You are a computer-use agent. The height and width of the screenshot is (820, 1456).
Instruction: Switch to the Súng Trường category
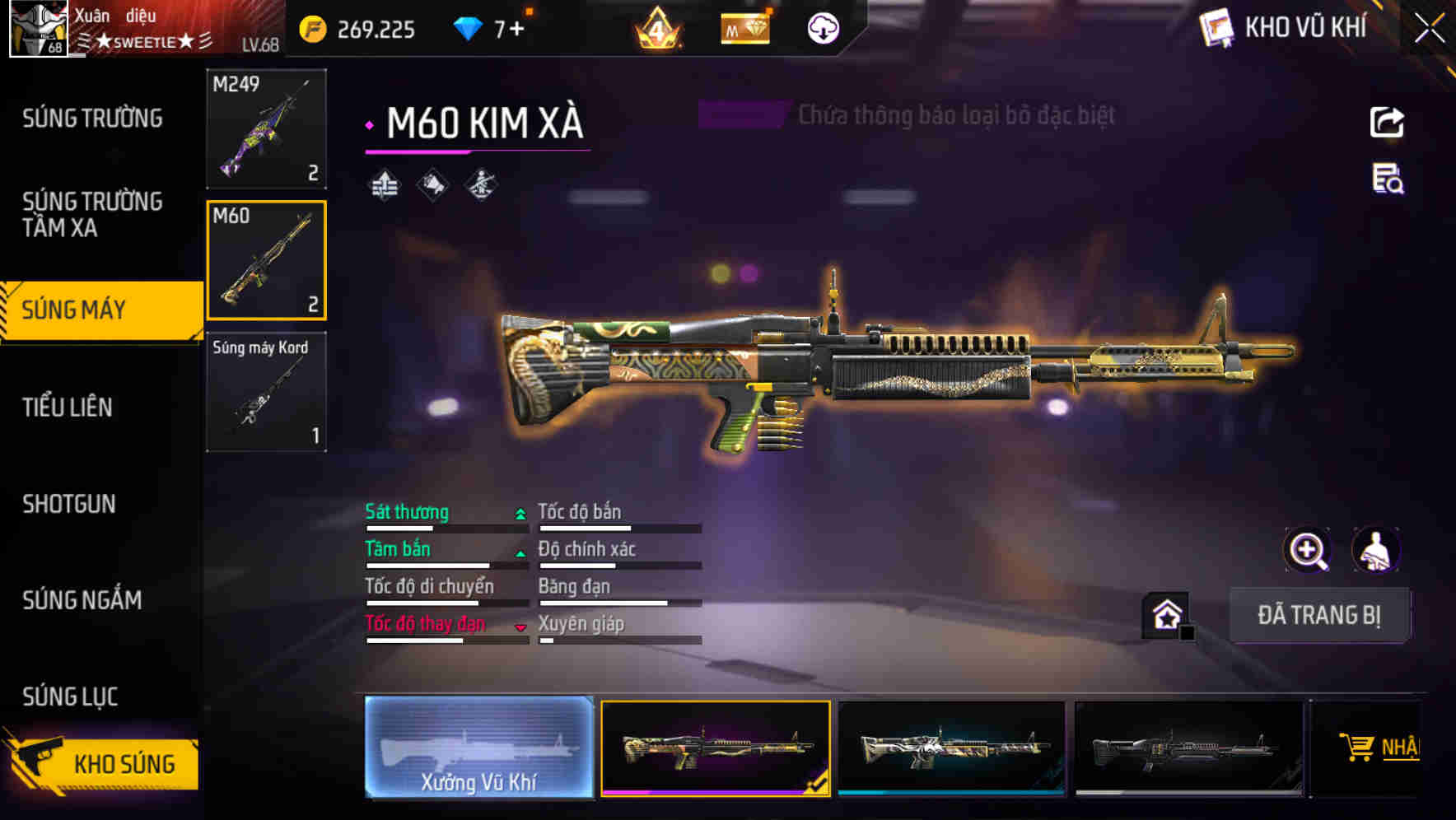tap(92, 119)
